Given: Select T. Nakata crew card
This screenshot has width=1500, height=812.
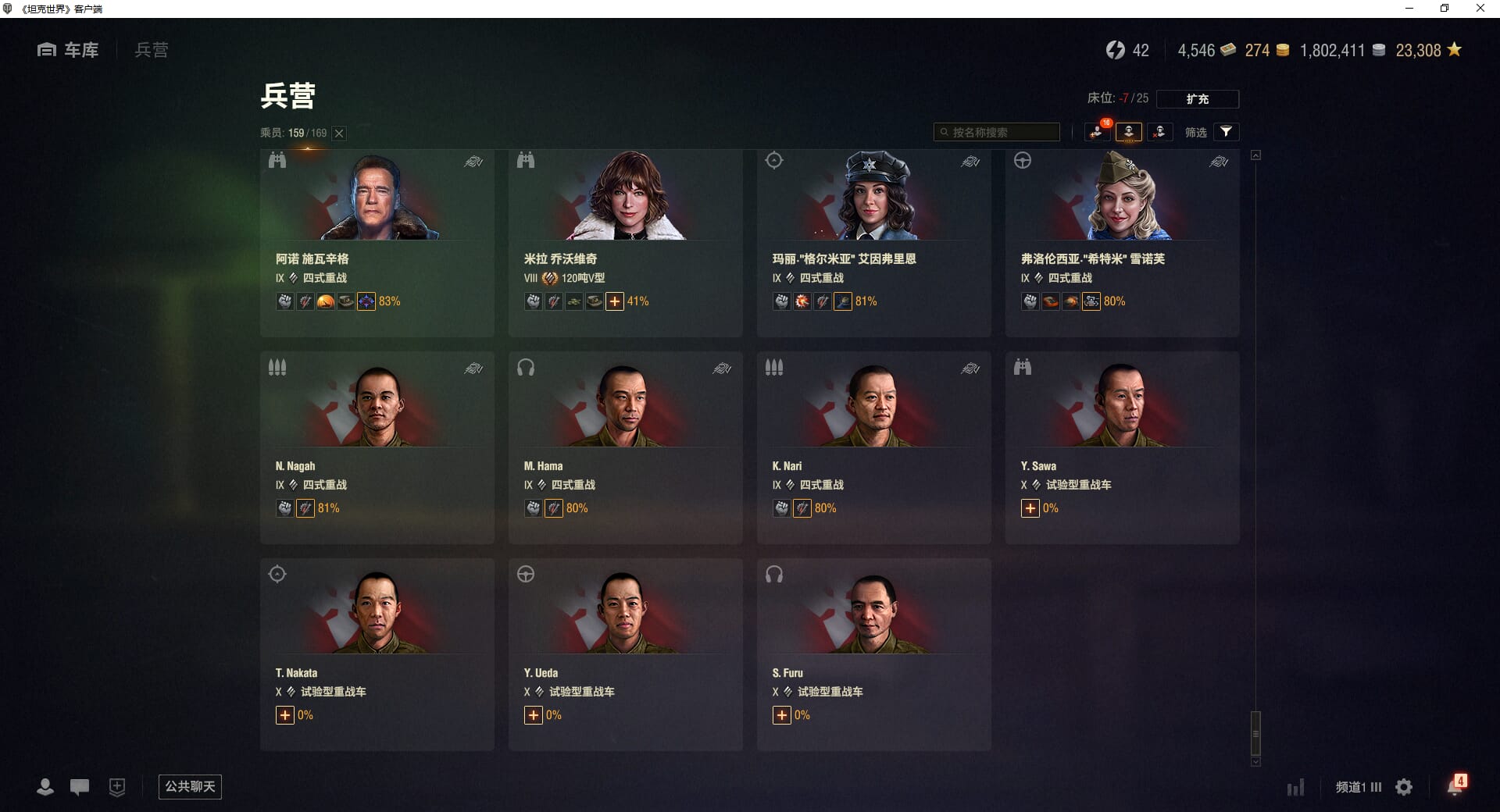Looking at the screenshot, I should 377,654.
